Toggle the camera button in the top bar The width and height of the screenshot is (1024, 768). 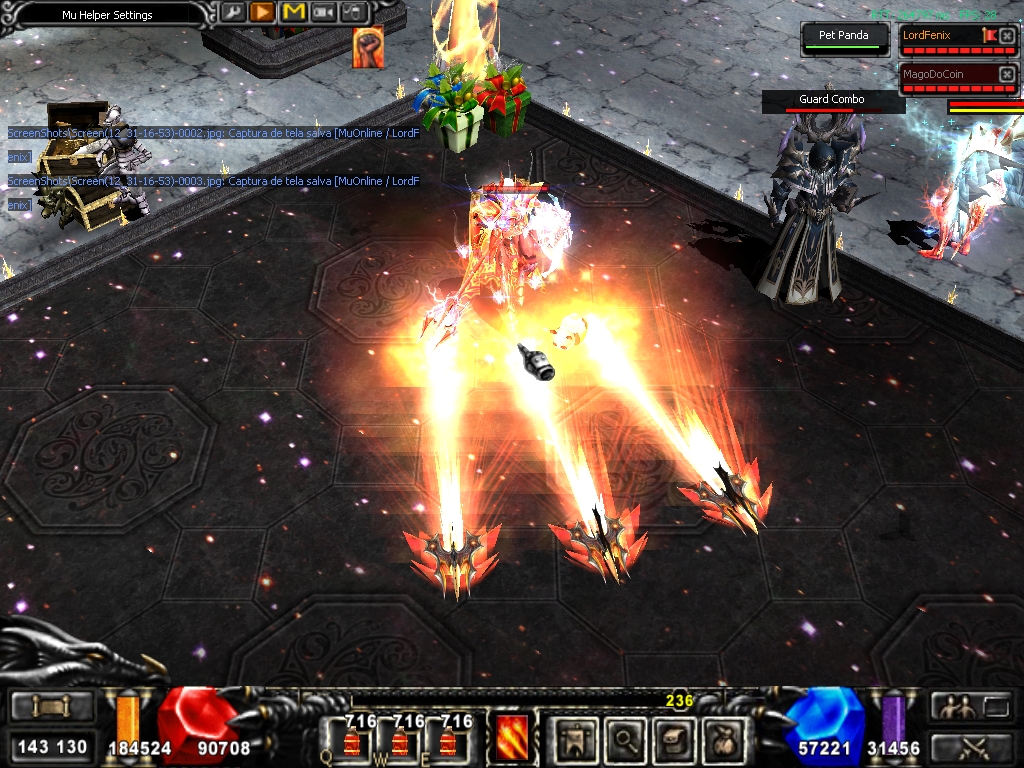324,13
